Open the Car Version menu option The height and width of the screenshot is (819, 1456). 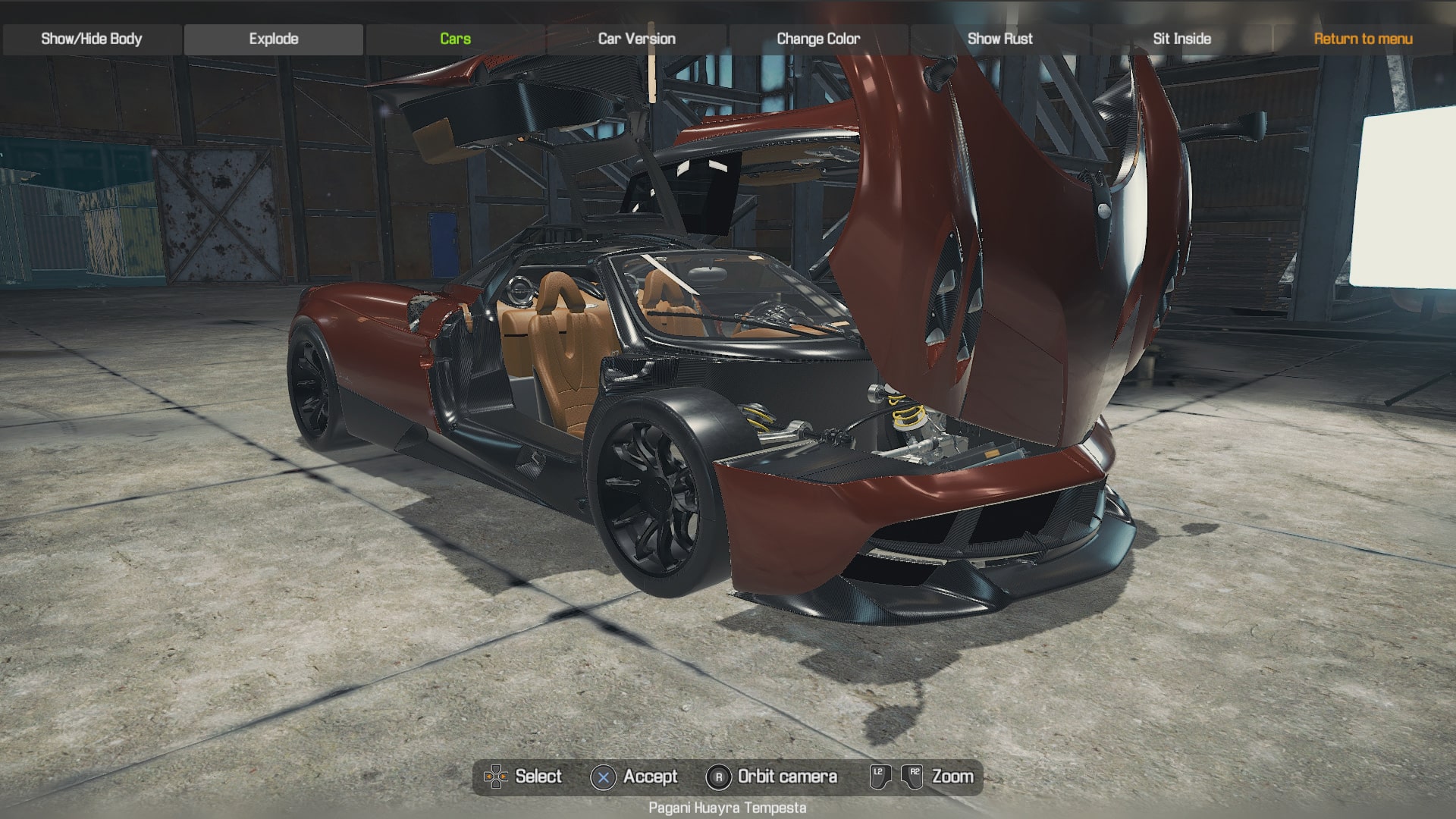click(x=635, y=38)
